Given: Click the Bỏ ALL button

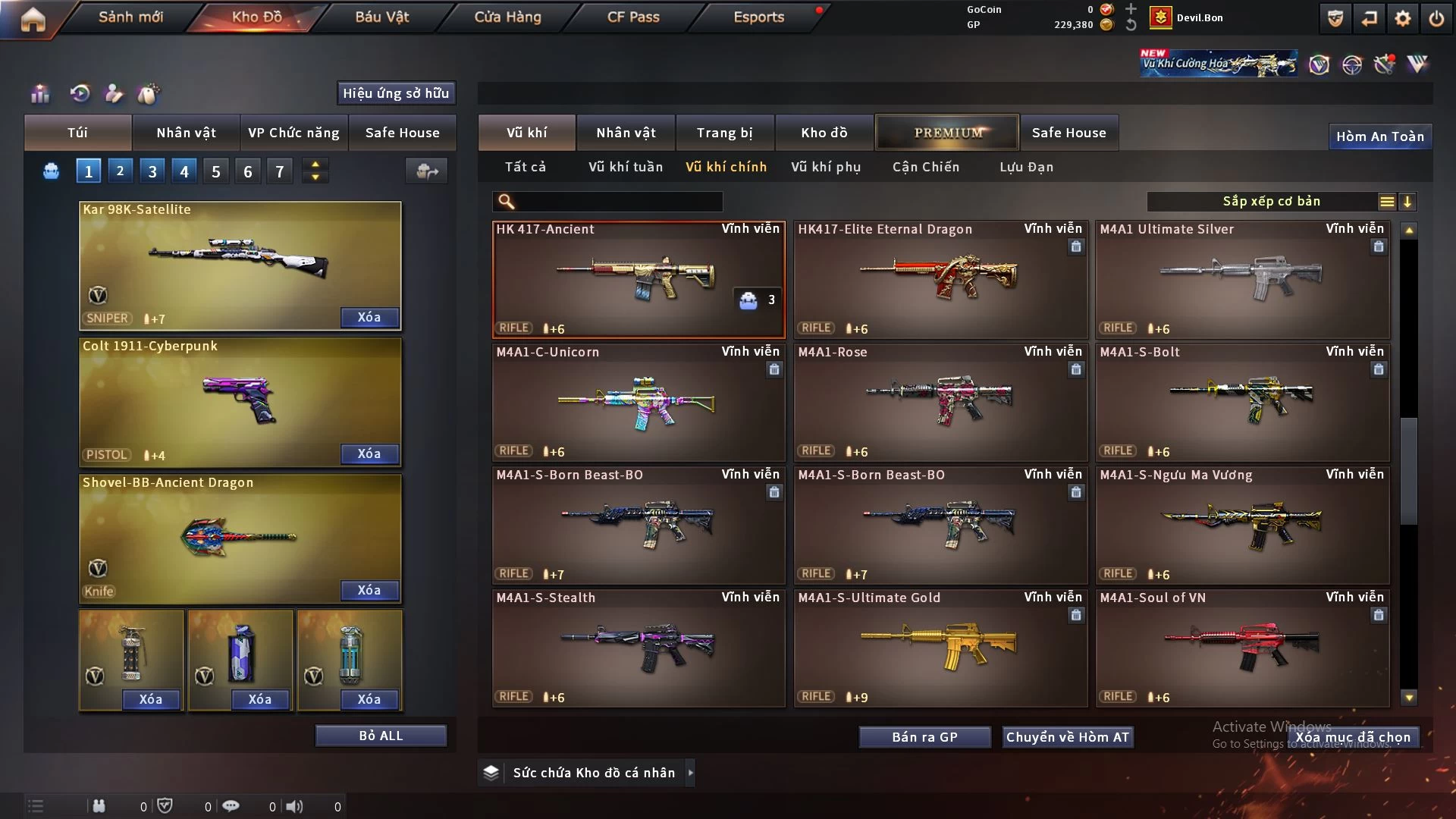Looking at the screenshot, I should click(381, 736).
